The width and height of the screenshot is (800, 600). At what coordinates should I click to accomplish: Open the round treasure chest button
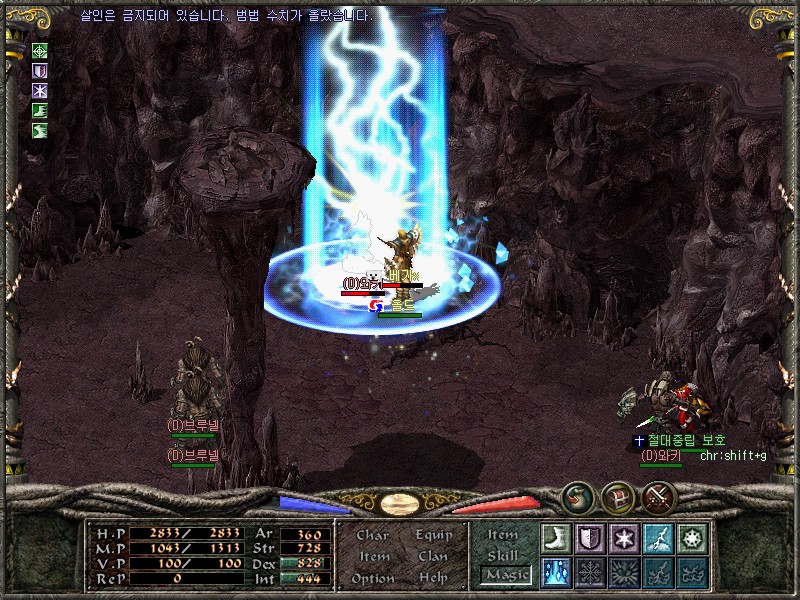coord(618,496)
